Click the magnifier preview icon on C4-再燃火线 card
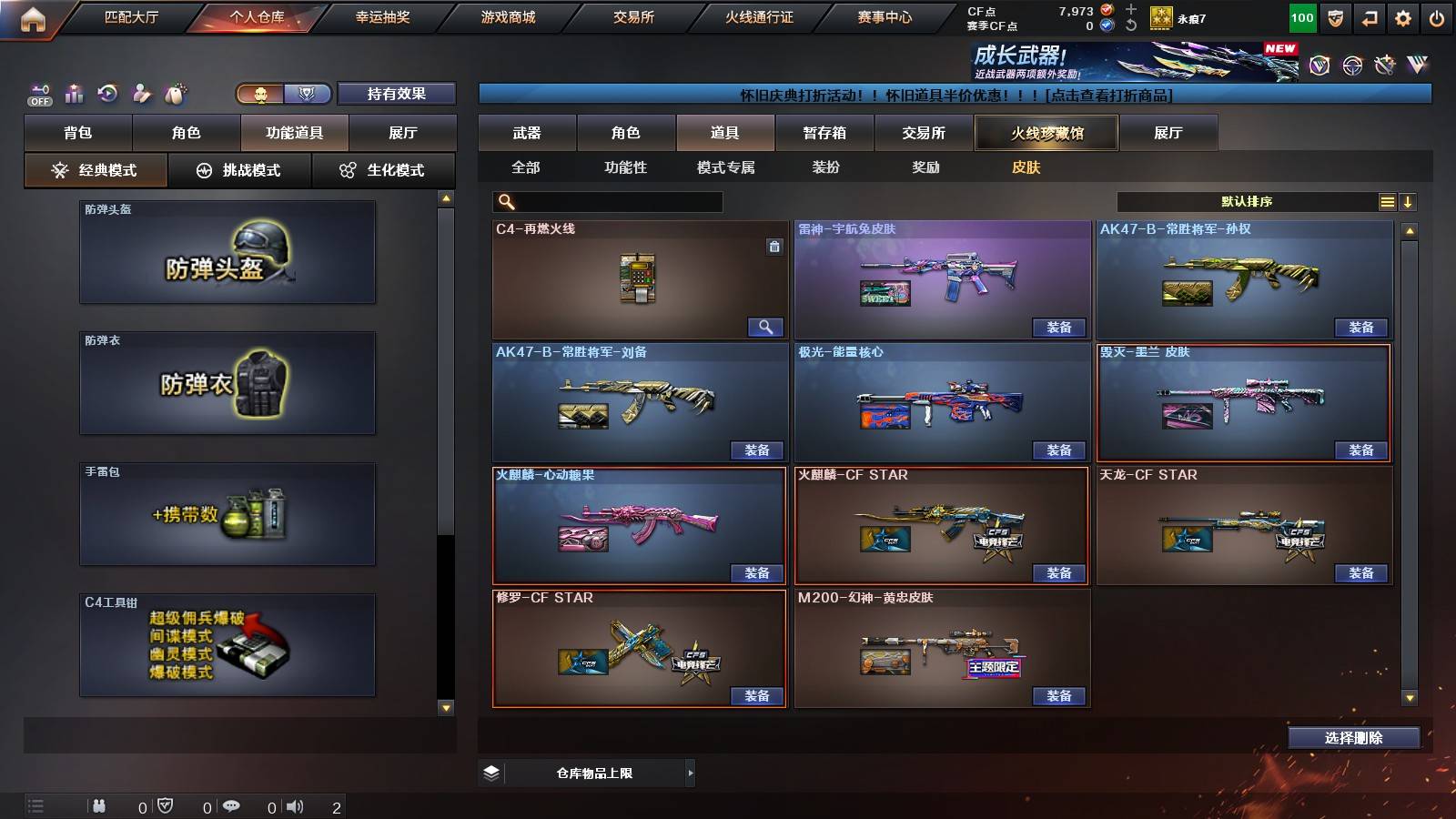The image size is (1456, 819). click(767, 327)
